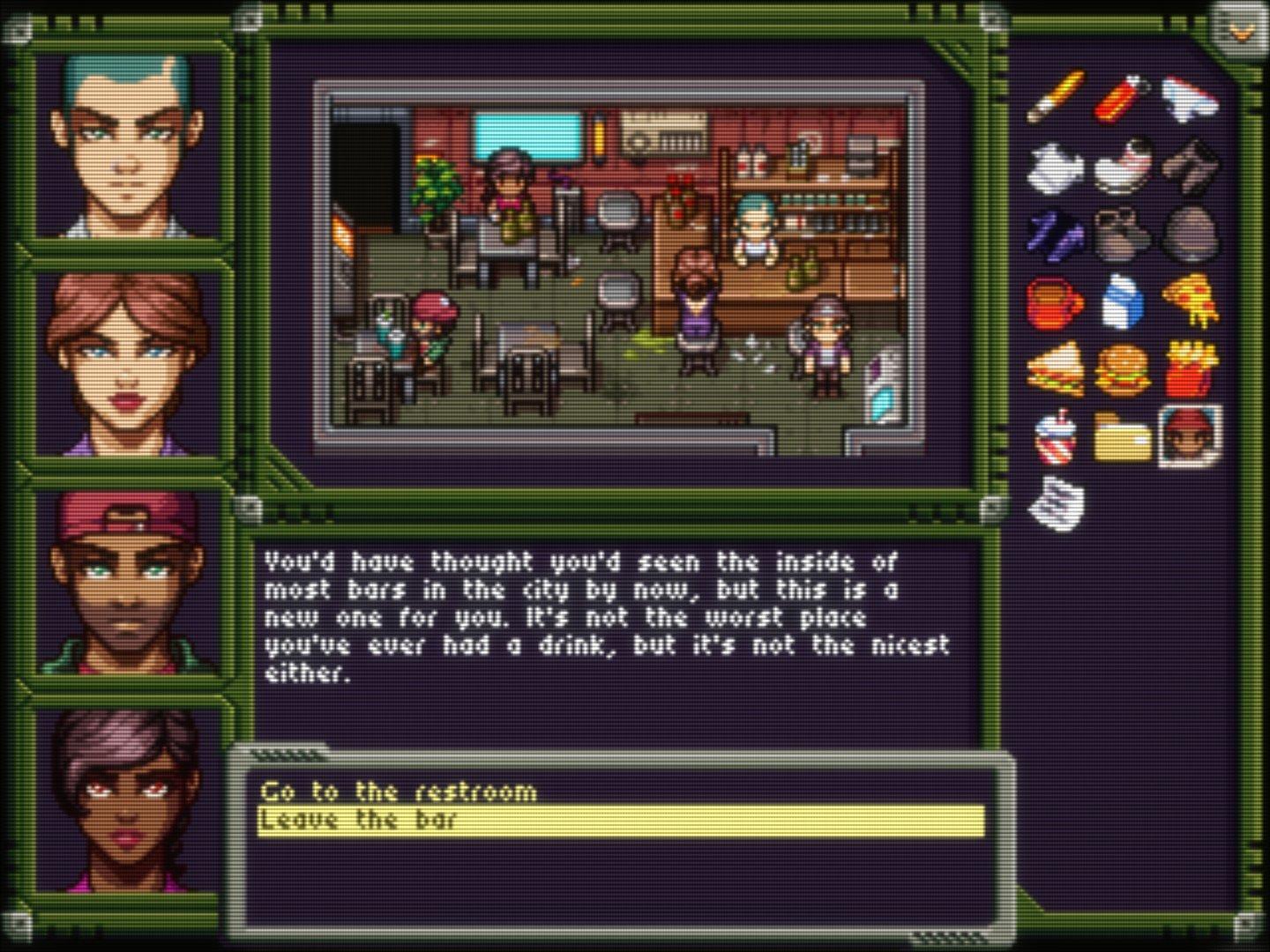Select the red coffee mug item
This screenshot has width=1270, height=952.
1055,302
